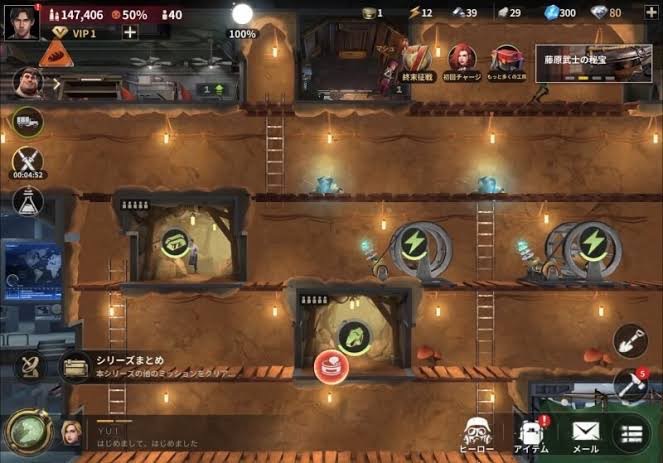The image size is (663, 463).
Task: Open the truck convoy icon
Action: click(x=27, y=121)
